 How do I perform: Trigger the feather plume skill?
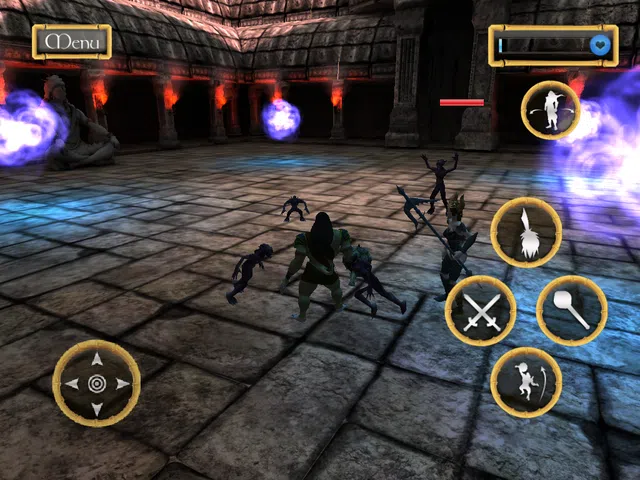[x=526, y=232]
